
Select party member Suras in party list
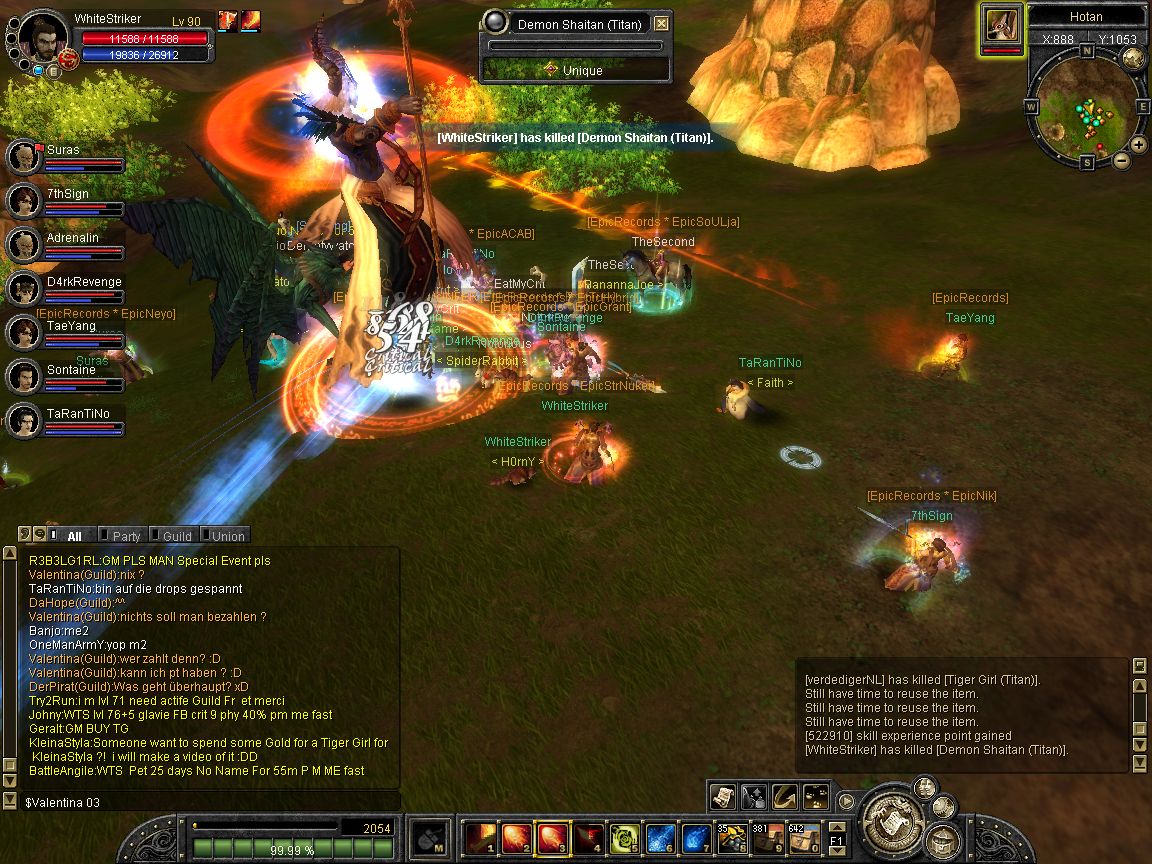[x=24, y=157]
